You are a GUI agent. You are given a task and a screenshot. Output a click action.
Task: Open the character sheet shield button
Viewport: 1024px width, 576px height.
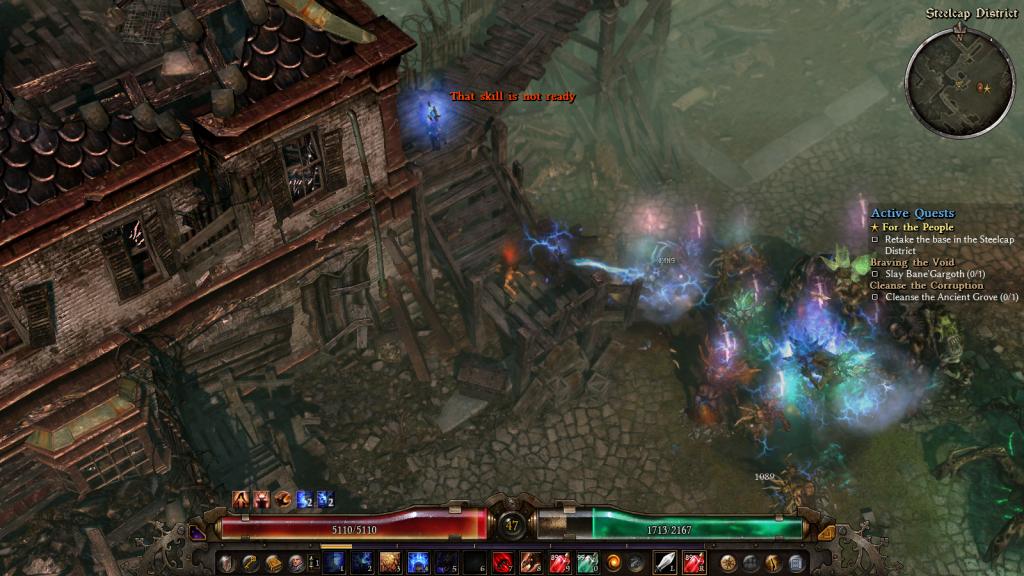(x=226, y=563)
